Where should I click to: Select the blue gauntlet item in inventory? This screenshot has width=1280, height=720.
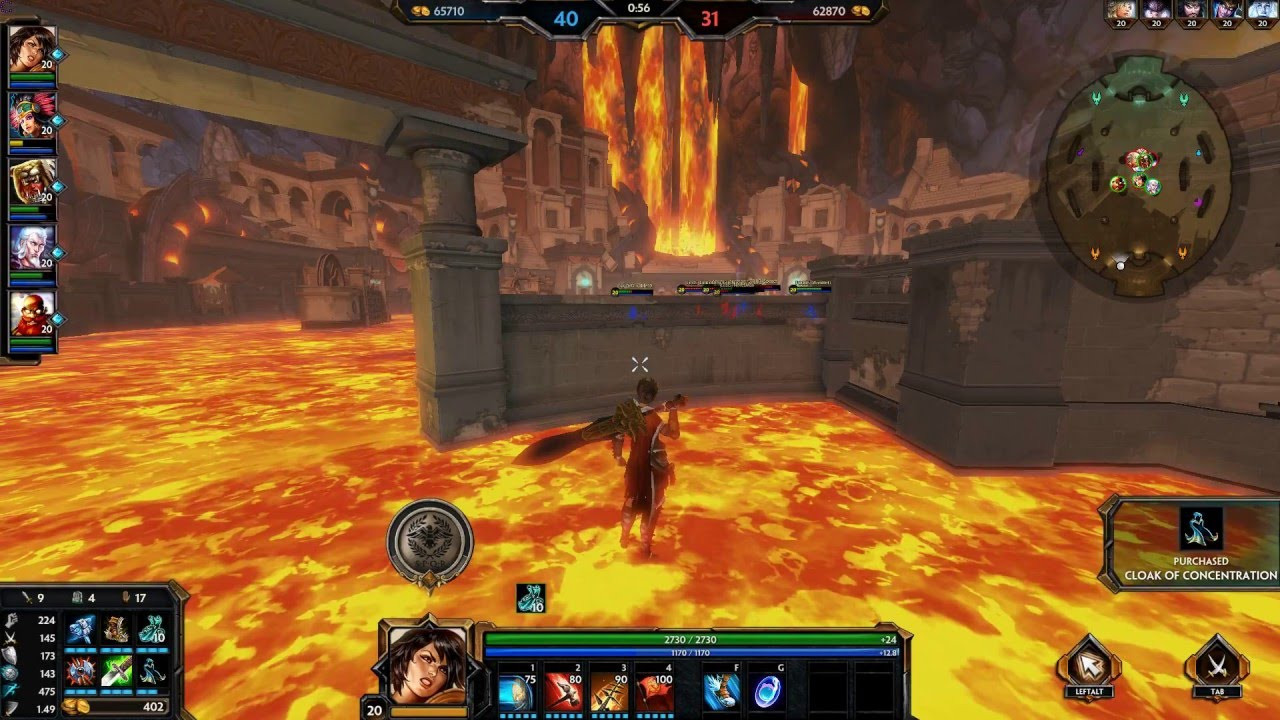[x=81, y=632]
